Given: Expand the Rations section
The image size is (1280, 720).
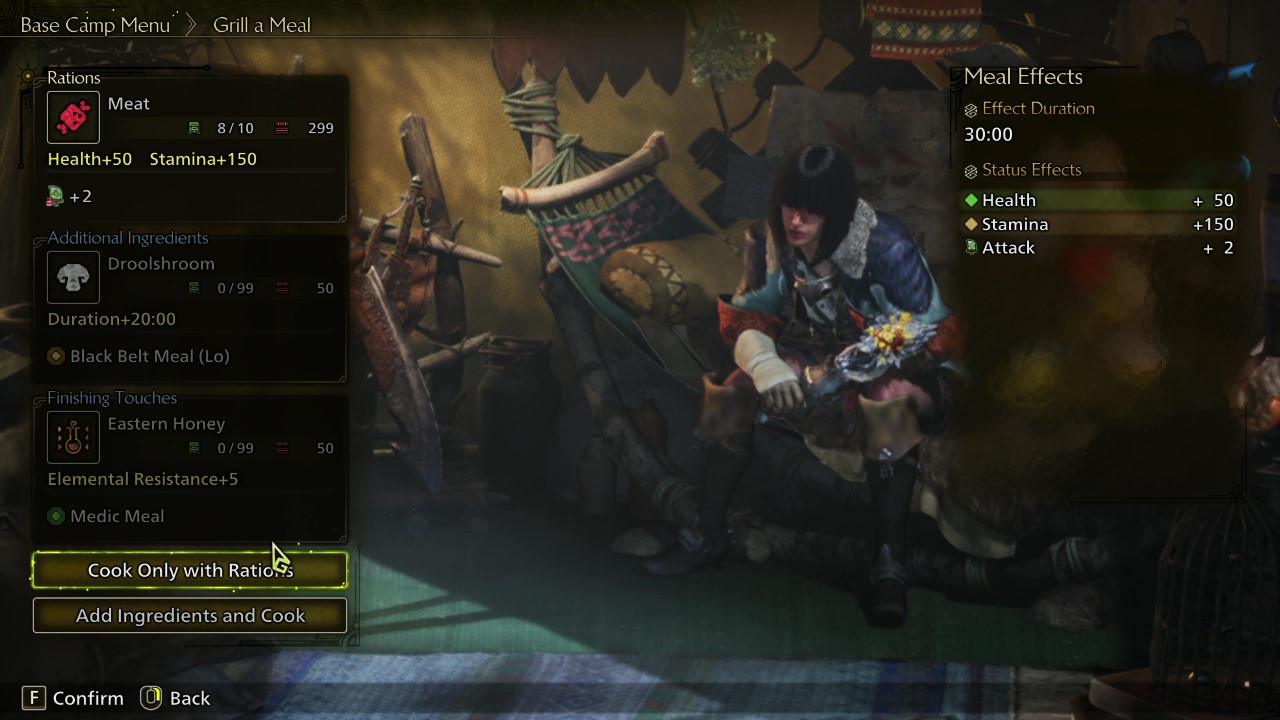Looking at the screenshot, I should click(x=74, y=77).
